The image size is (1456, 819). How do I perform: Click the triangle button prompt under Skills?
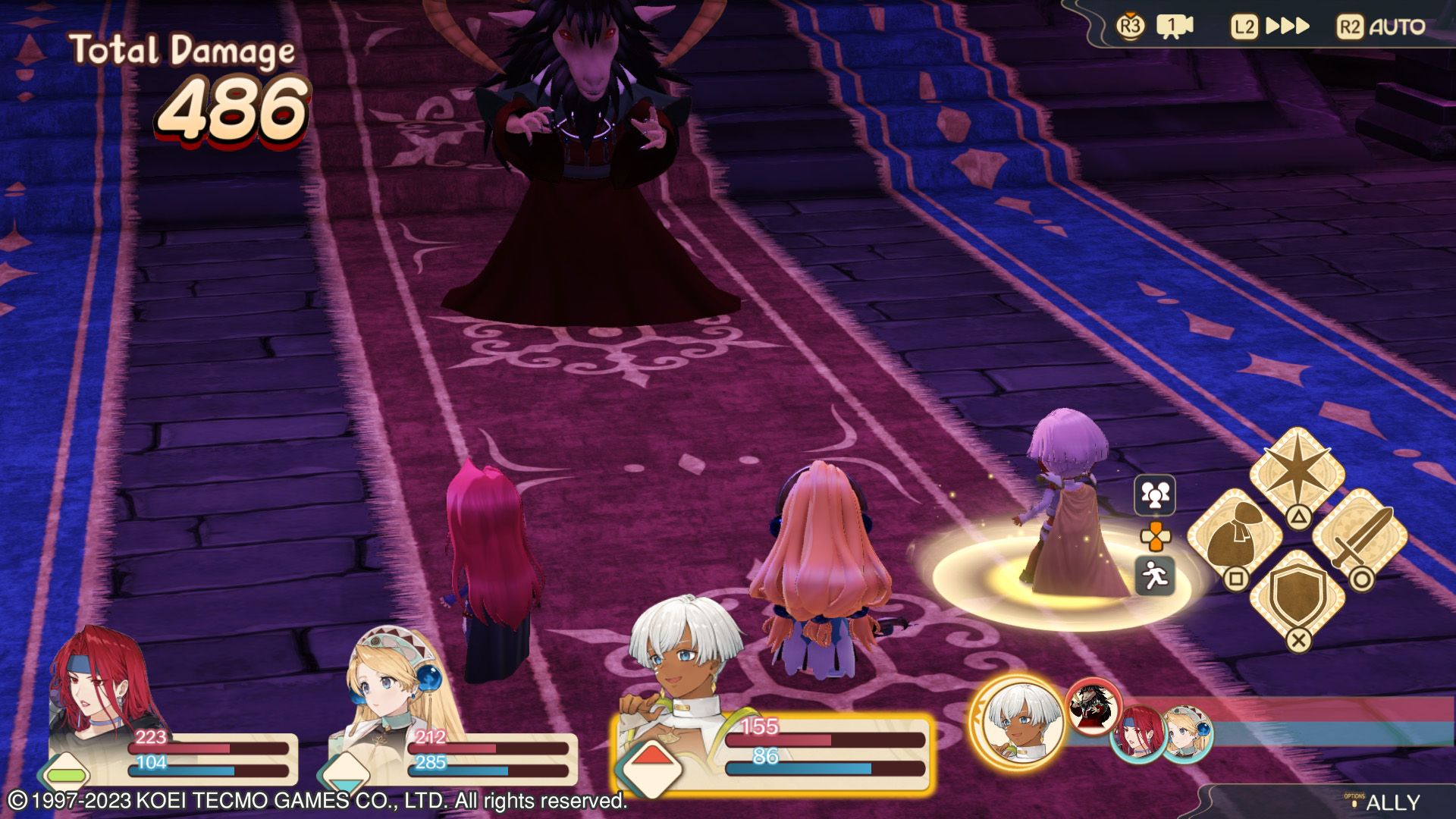pyautogui.click(x=1300, y=517)
